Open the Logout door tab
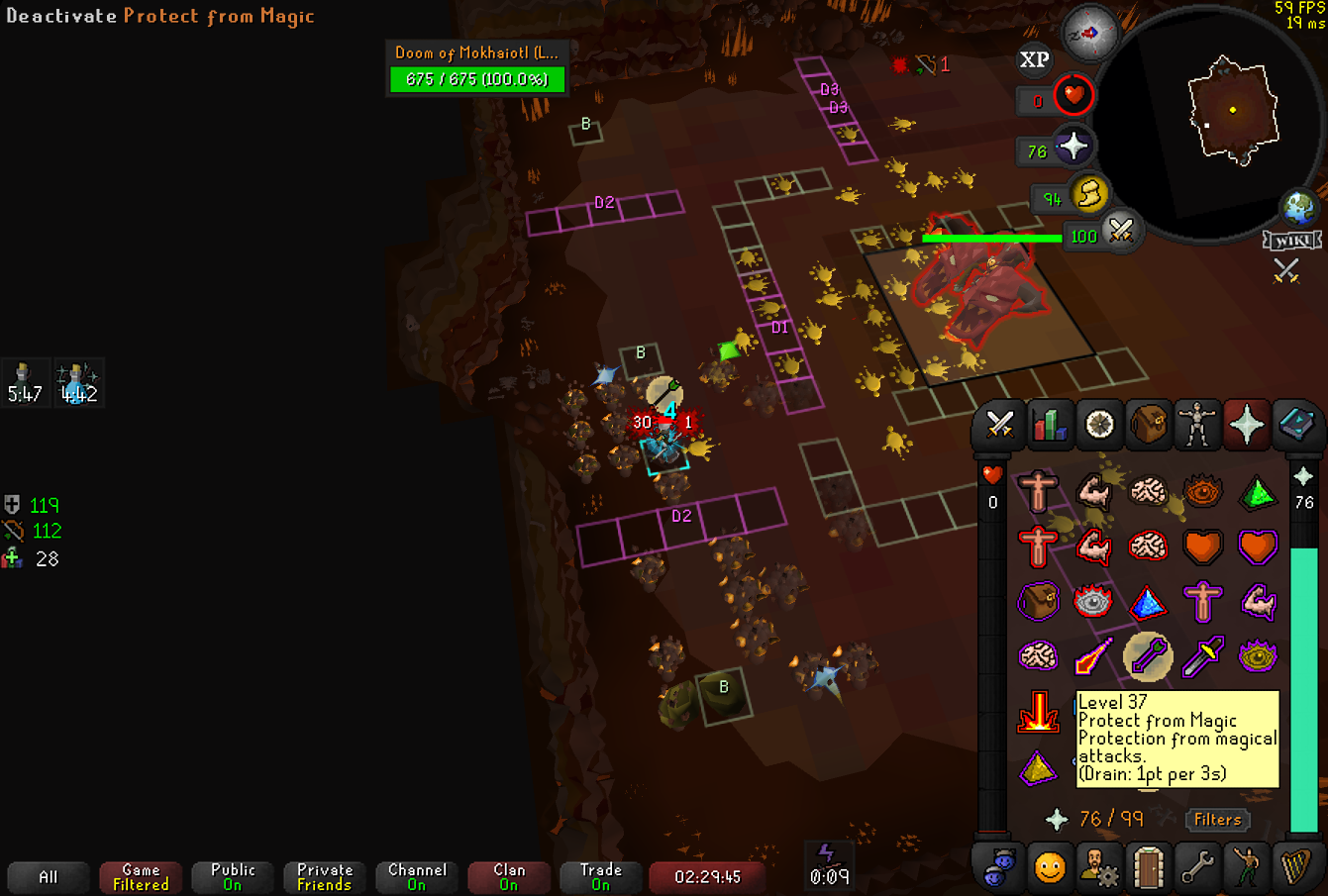 coord(1149,868)
